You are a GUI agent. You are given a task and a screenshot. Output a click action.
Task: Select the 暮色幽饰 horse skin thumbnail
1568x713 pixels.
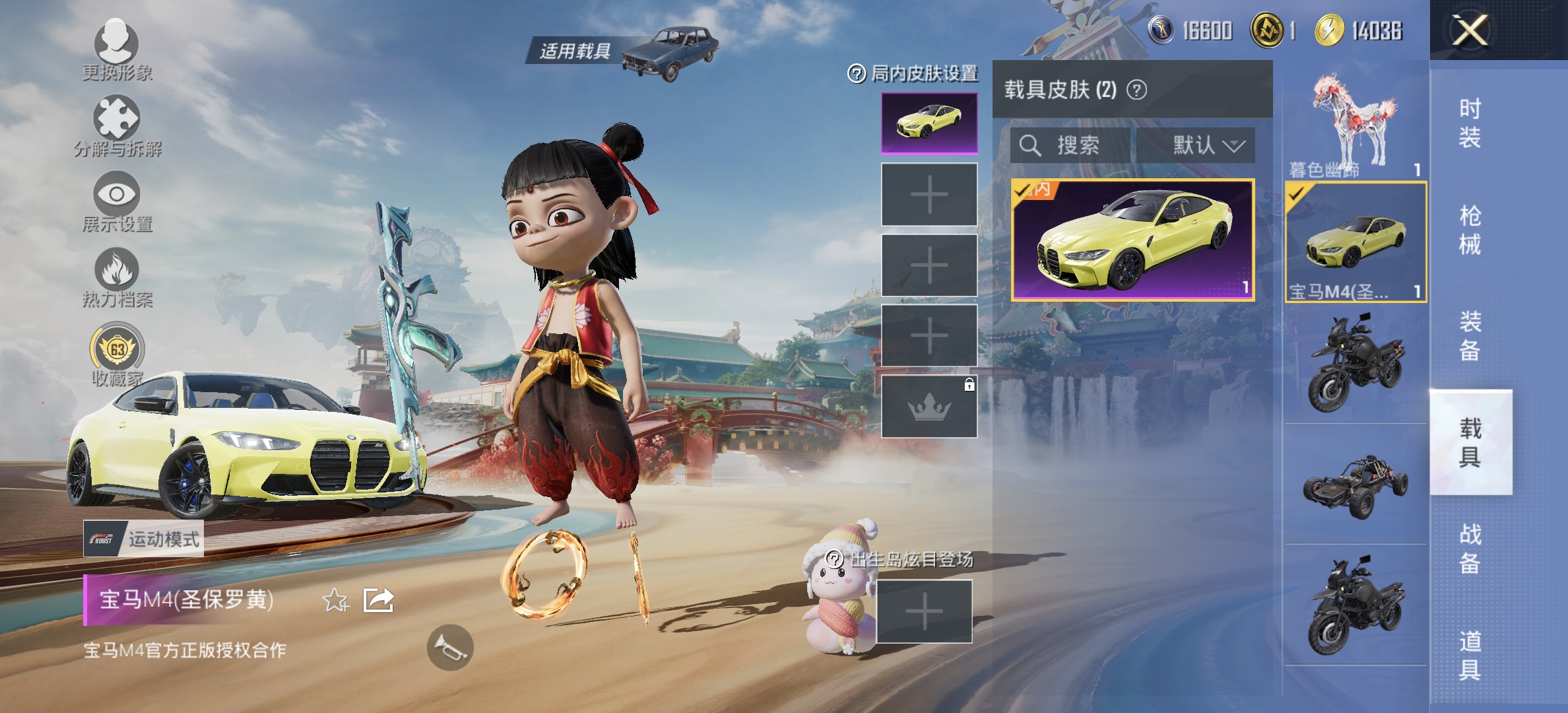pyautogui.click(x=1355, y=125)
